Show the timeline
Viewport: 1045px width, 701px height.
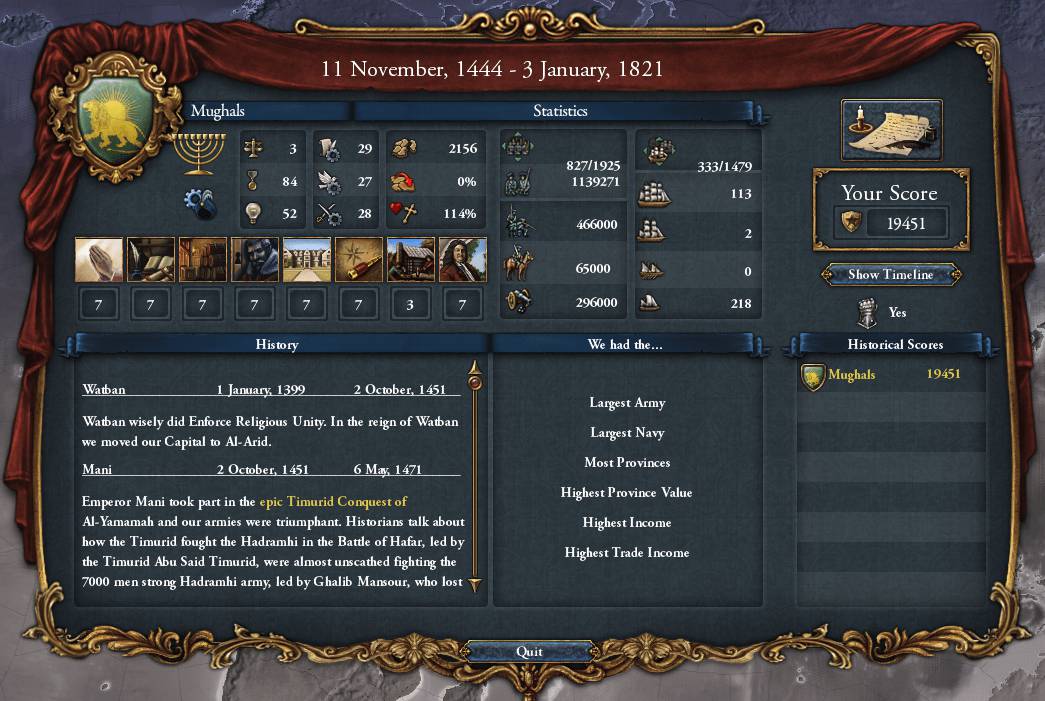point(890,275)
